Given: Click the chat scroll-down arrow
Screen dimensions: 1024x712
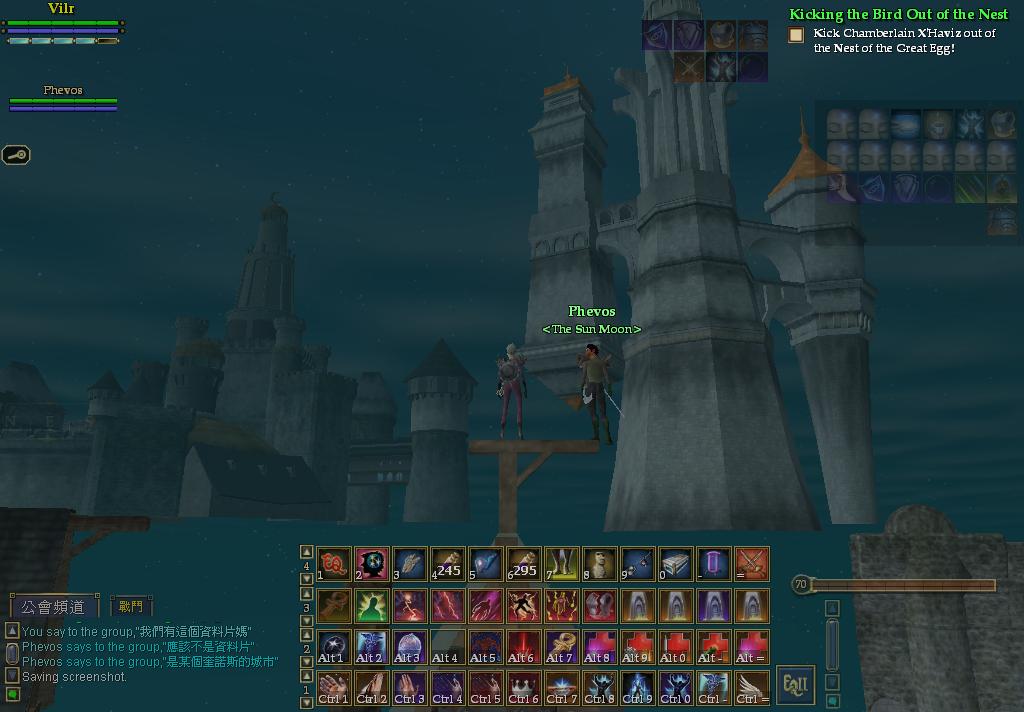Looking at the screenshot, I should [x=11, y=676].
